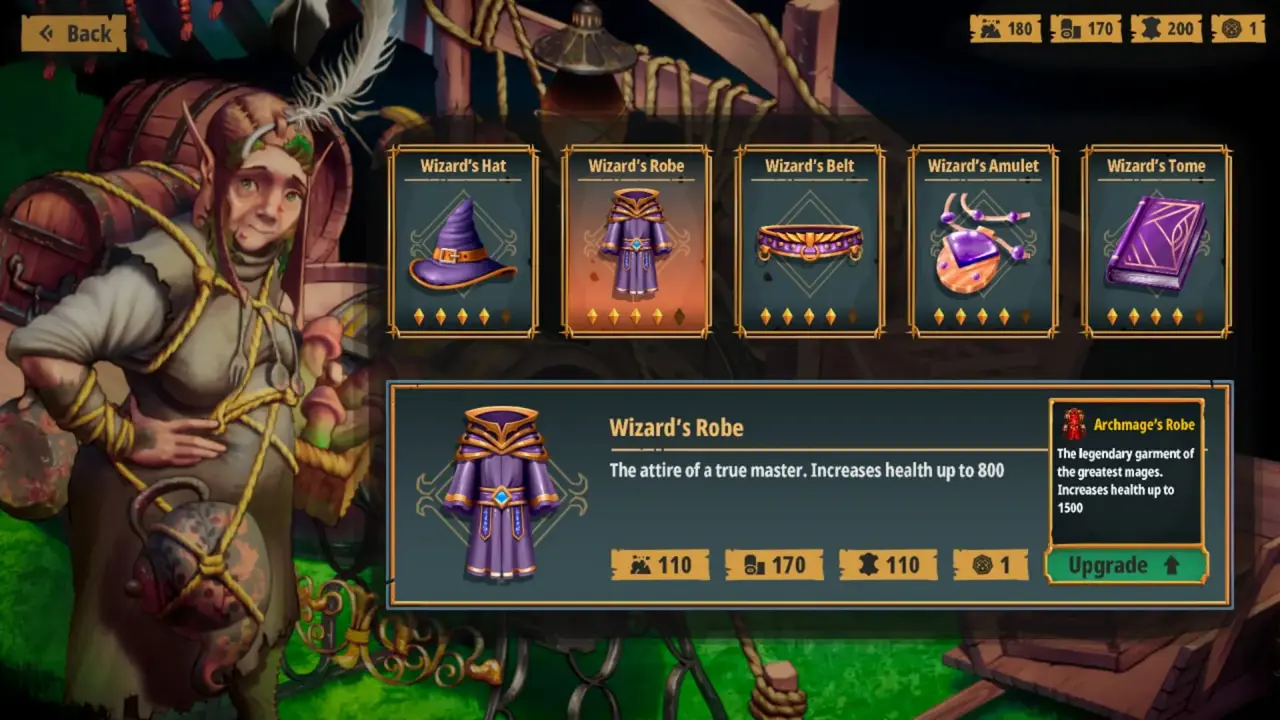Upgrade the robe with the green Upgrade button
Viewport: 1280px width, 720px height.
1126,565
